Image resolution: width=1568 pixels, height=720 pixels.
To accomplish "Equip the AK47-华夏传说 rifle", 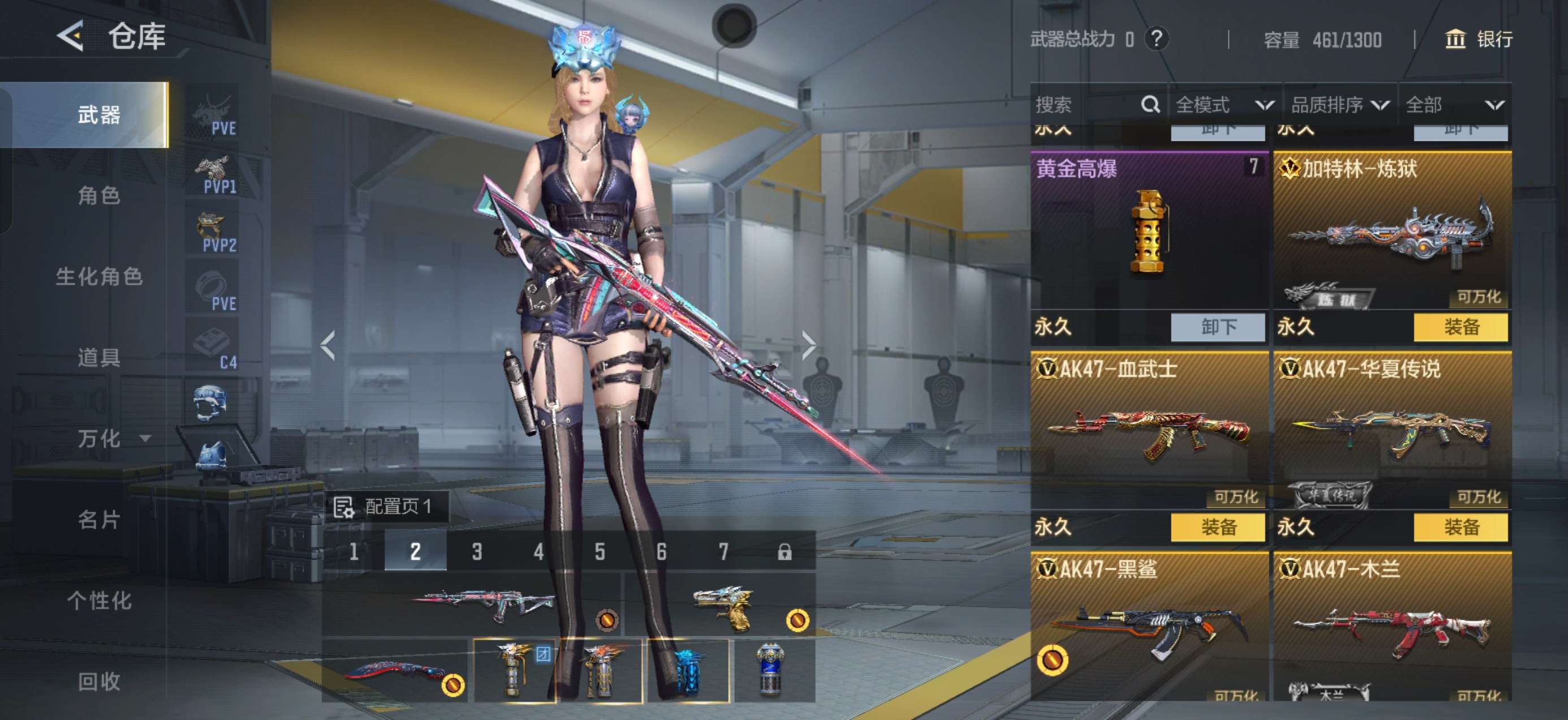I will (x=1461, y=527).
